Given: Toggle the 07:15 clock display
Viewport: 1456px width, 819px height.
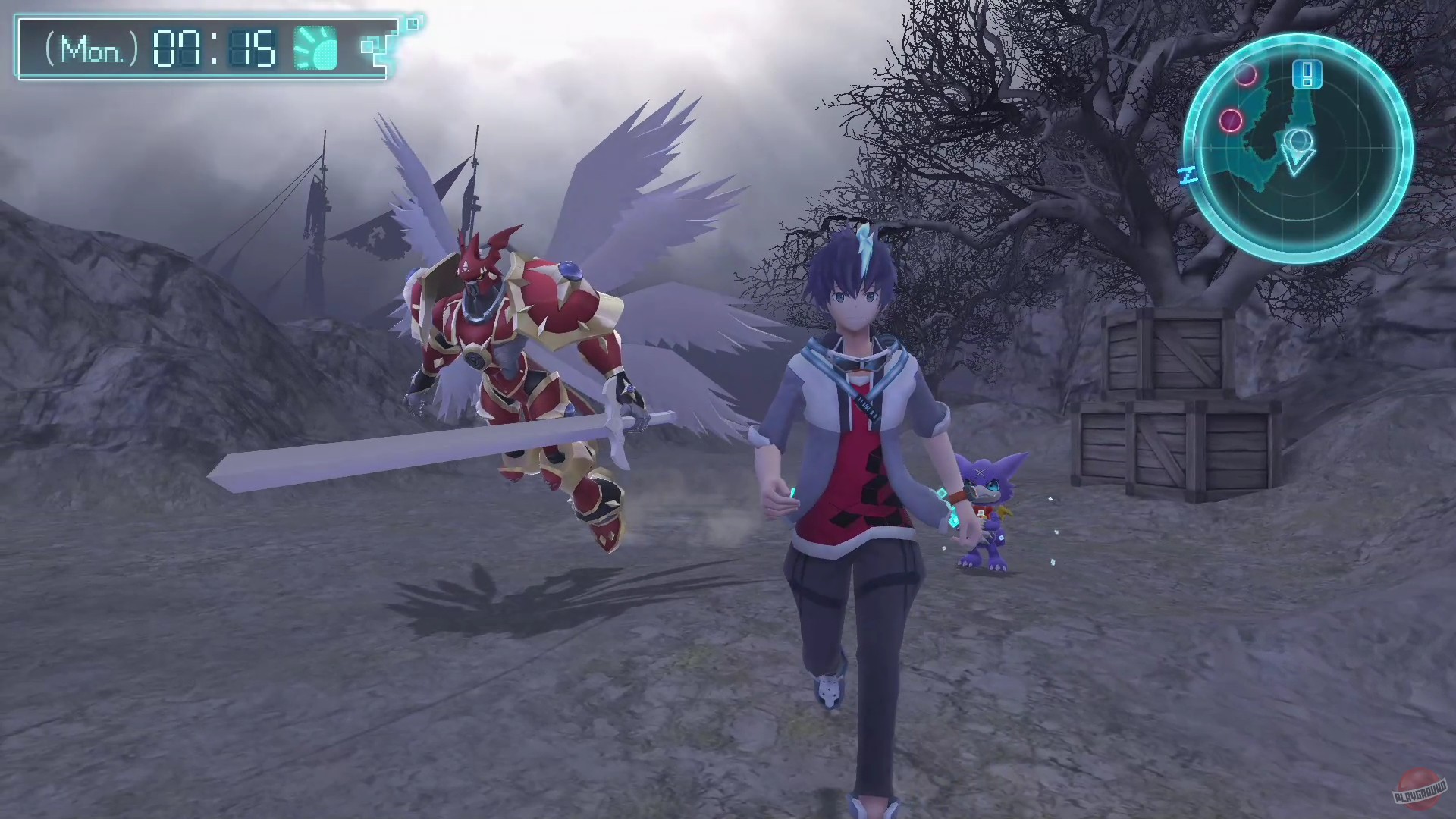Looking at the screenshot, I should (214, 48).
